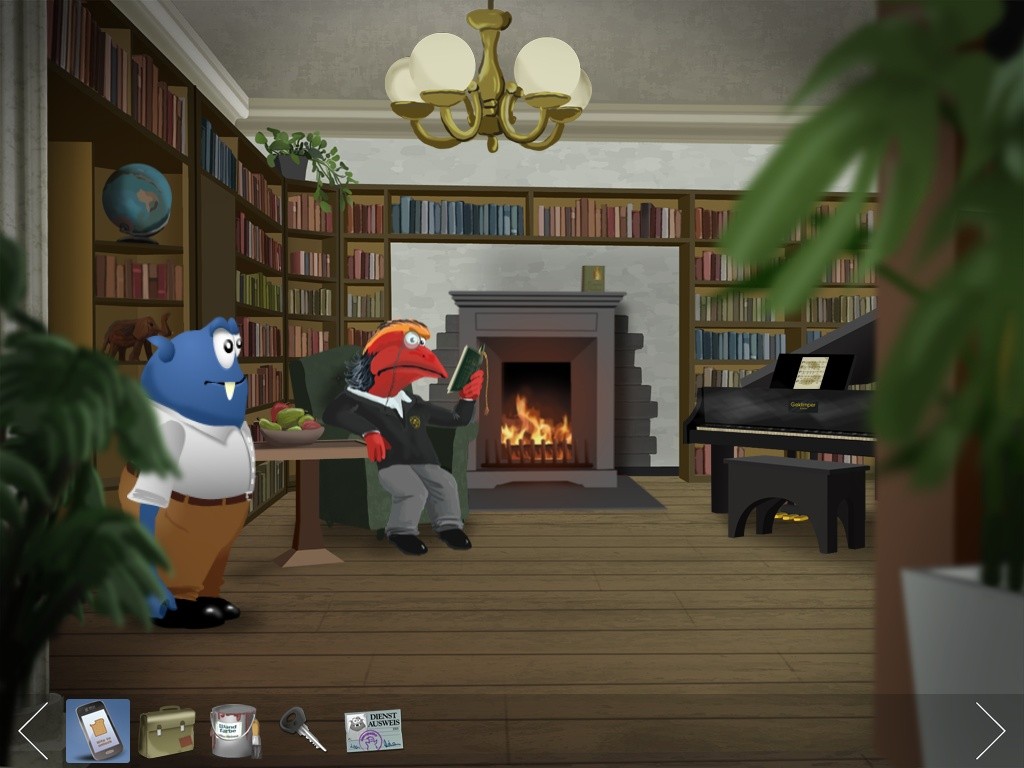Click the right arrow at the inventory bar
The width and height of the screenshot is (1024, 768).
click(x=989, y=730)
